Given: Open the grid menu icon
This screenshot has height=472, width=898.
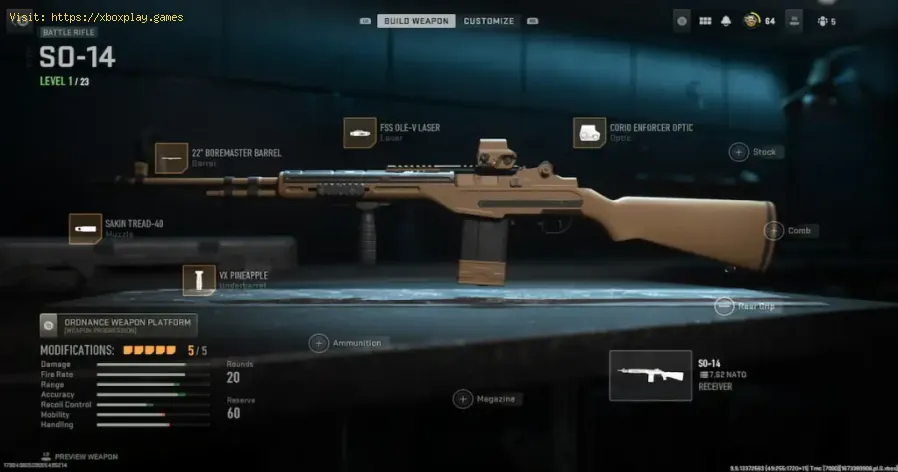Looking at the screenshot, I should [x=705, y=20].
